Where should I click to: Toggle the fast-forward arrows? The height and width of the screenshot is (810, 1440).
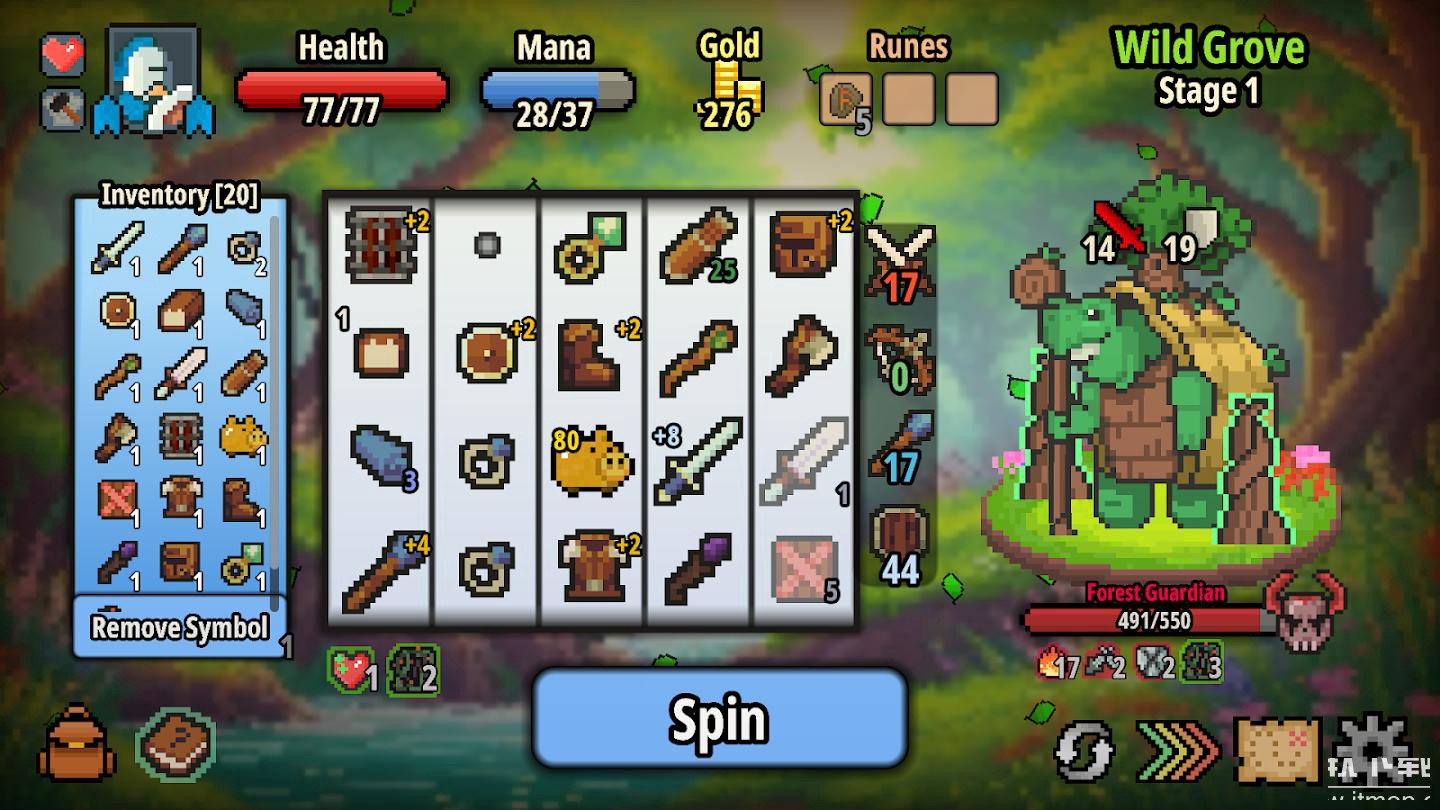click(x=1178, y=750)
